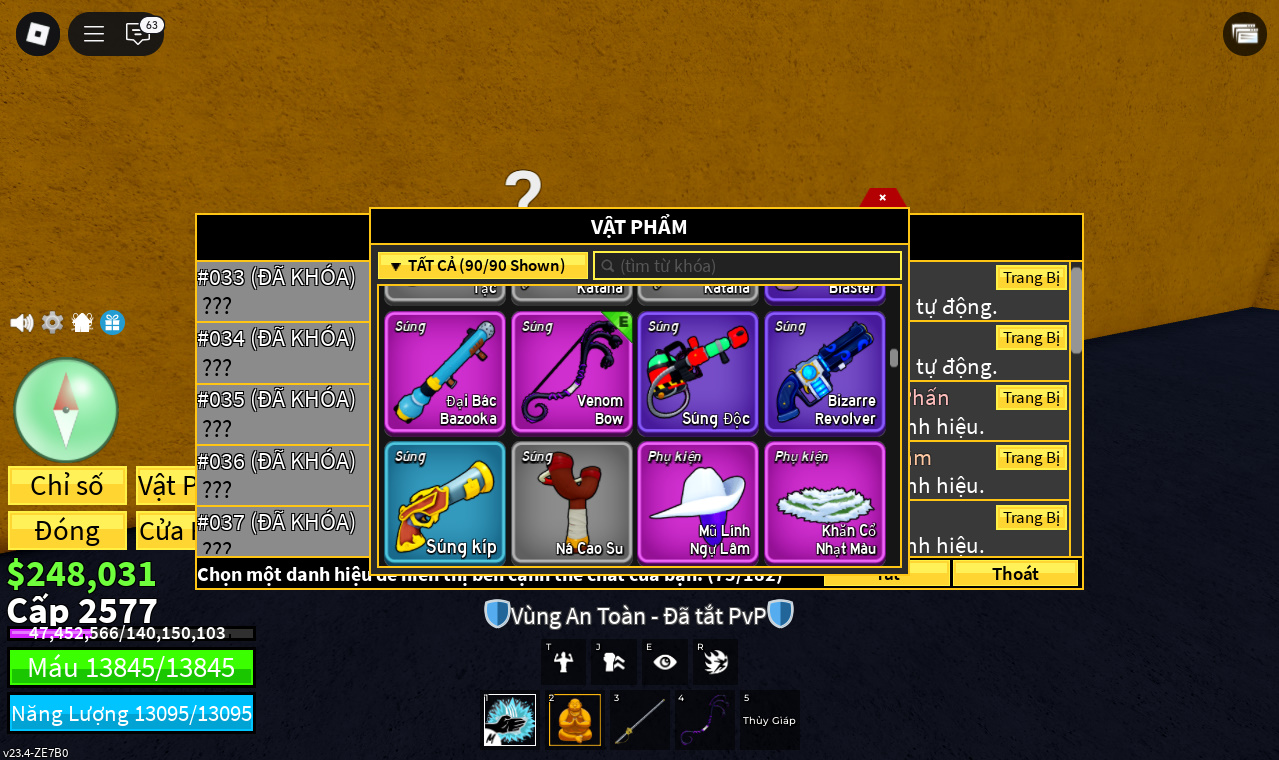Open the Chỉ số stats menu
1279x760 pixels.
tap(67, 486)
